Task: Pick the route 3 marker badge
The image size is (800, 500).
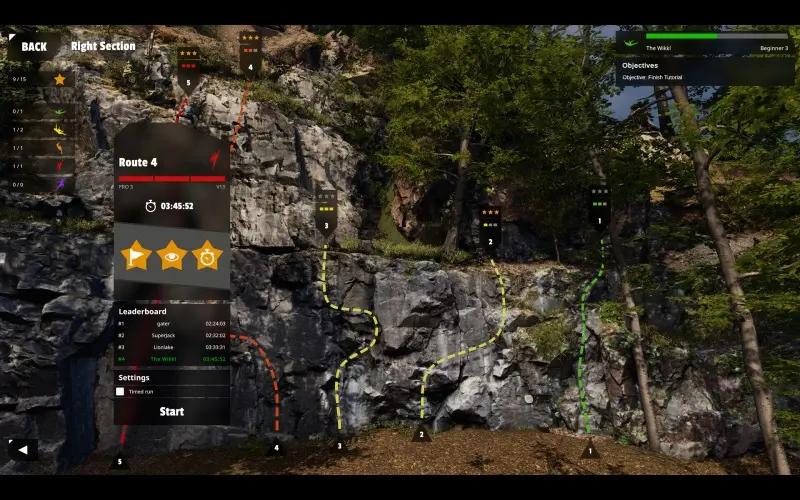Action: pyautogui.click(x=326, y=211)
